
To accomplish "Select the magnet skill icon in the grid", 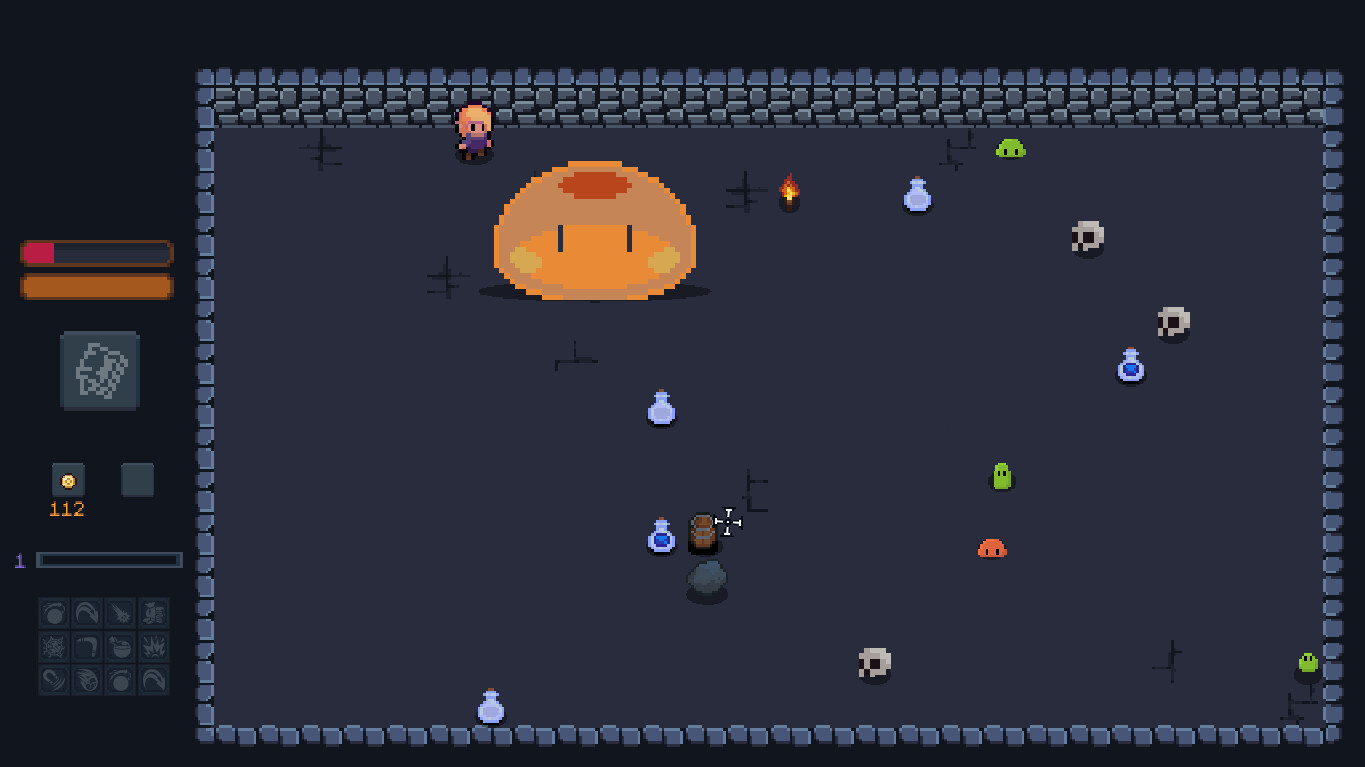I will coord(53,680).
